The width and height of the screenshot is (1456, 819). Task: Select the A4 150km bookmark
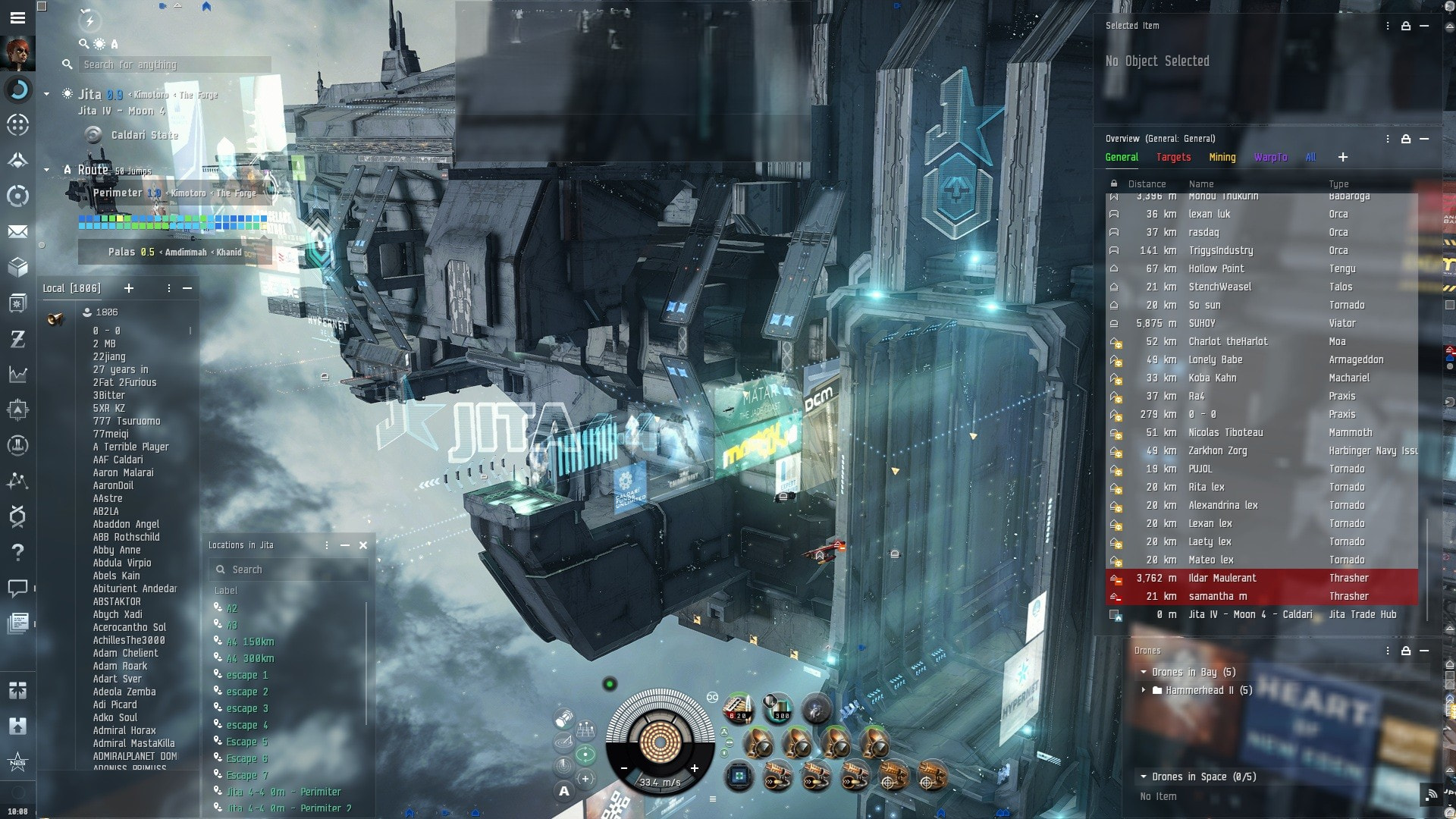point(250,642)
